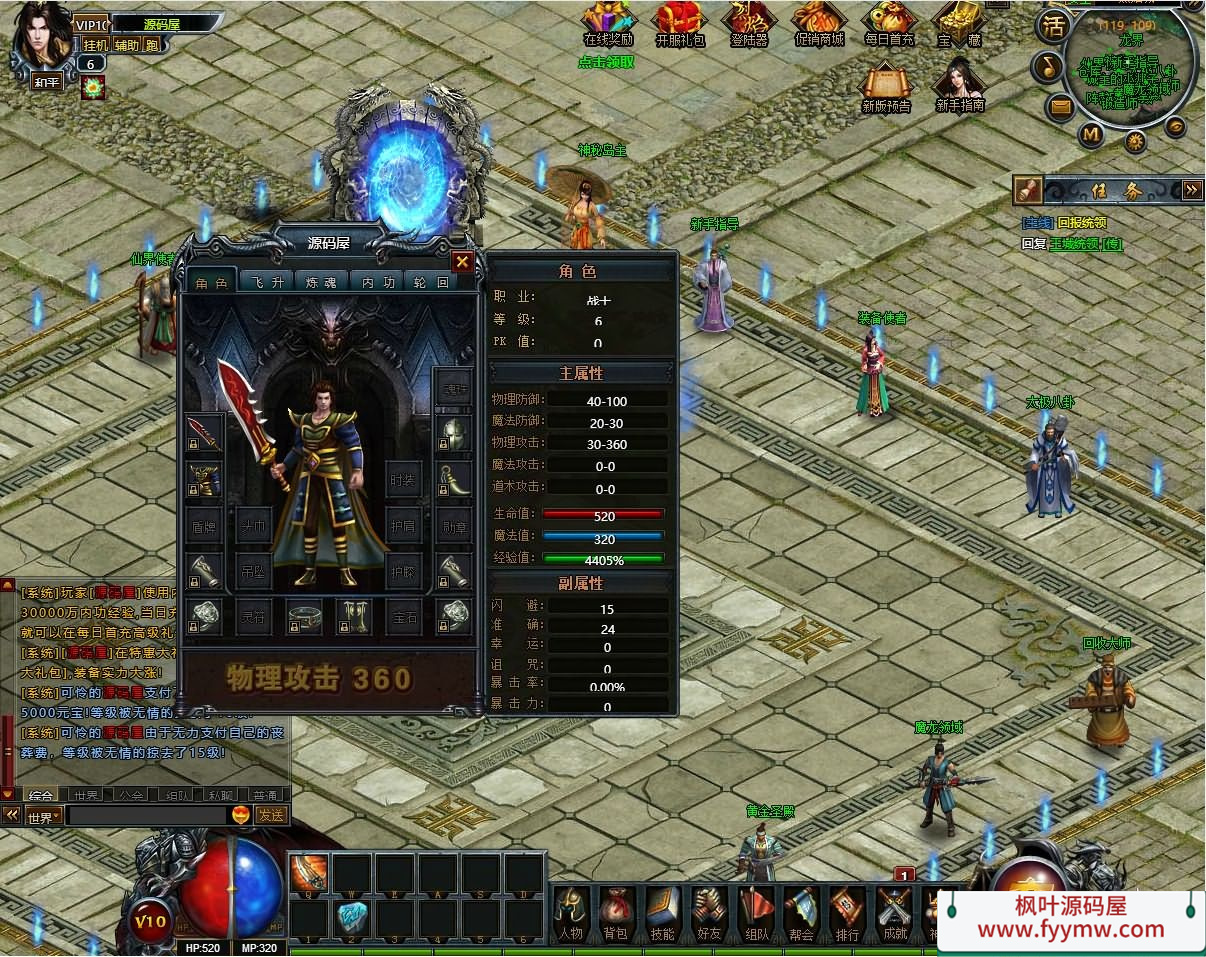Show the 轮回 tab
1206x957 pixels.
pos(429,282)
